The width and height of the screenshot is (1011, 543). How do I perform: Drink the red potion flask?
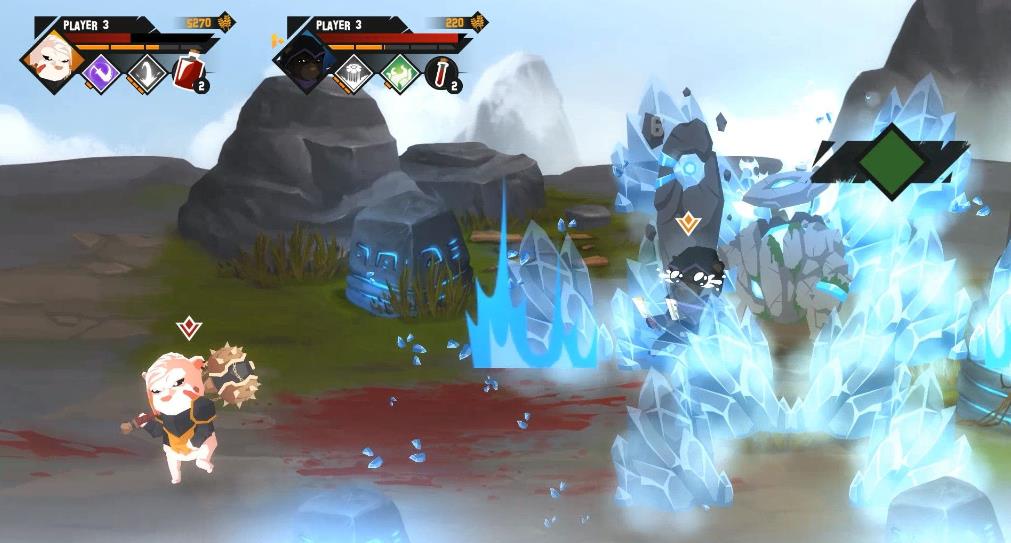pos(187,73)
